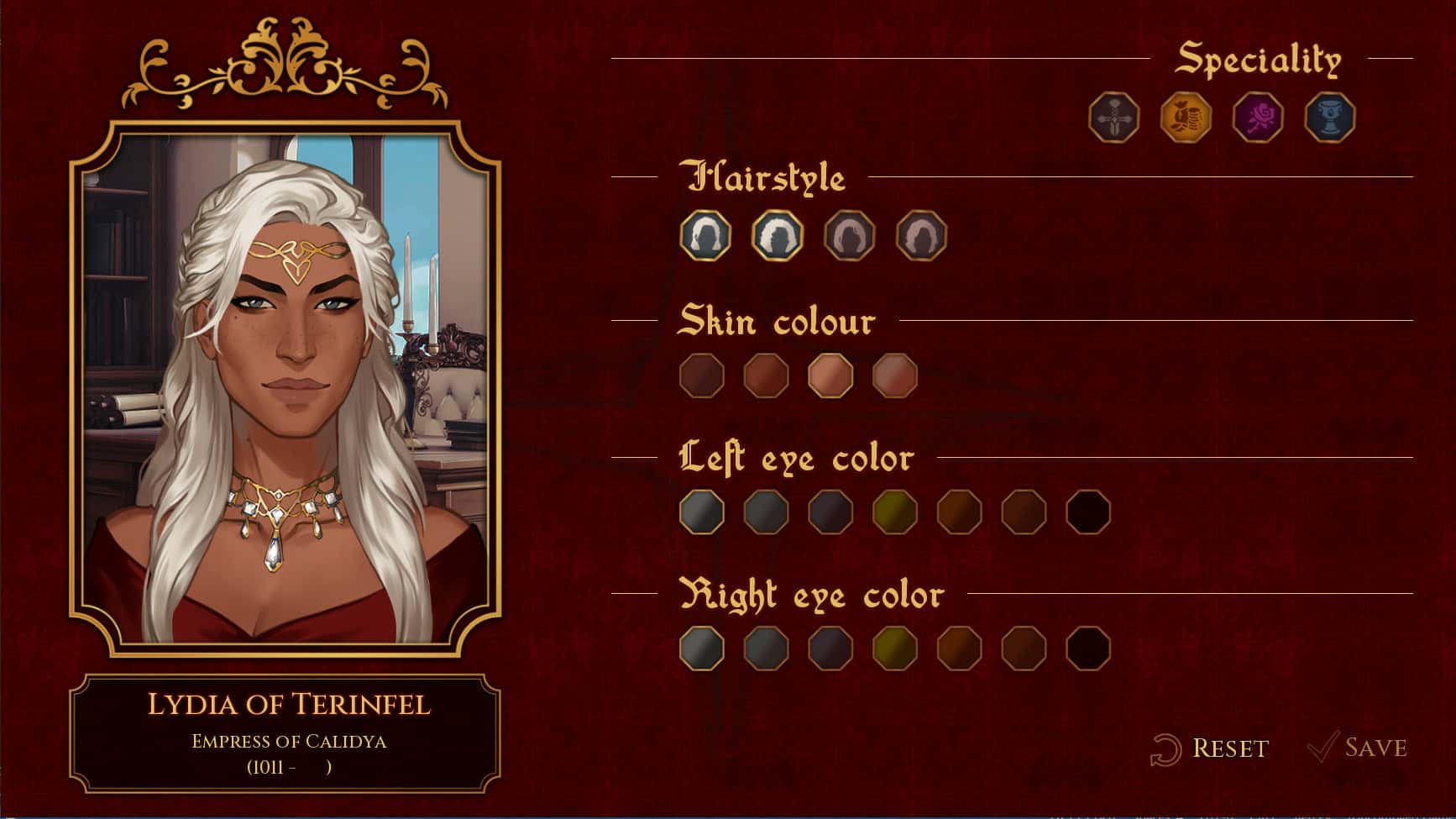Save the character changes

[1359, 745]
